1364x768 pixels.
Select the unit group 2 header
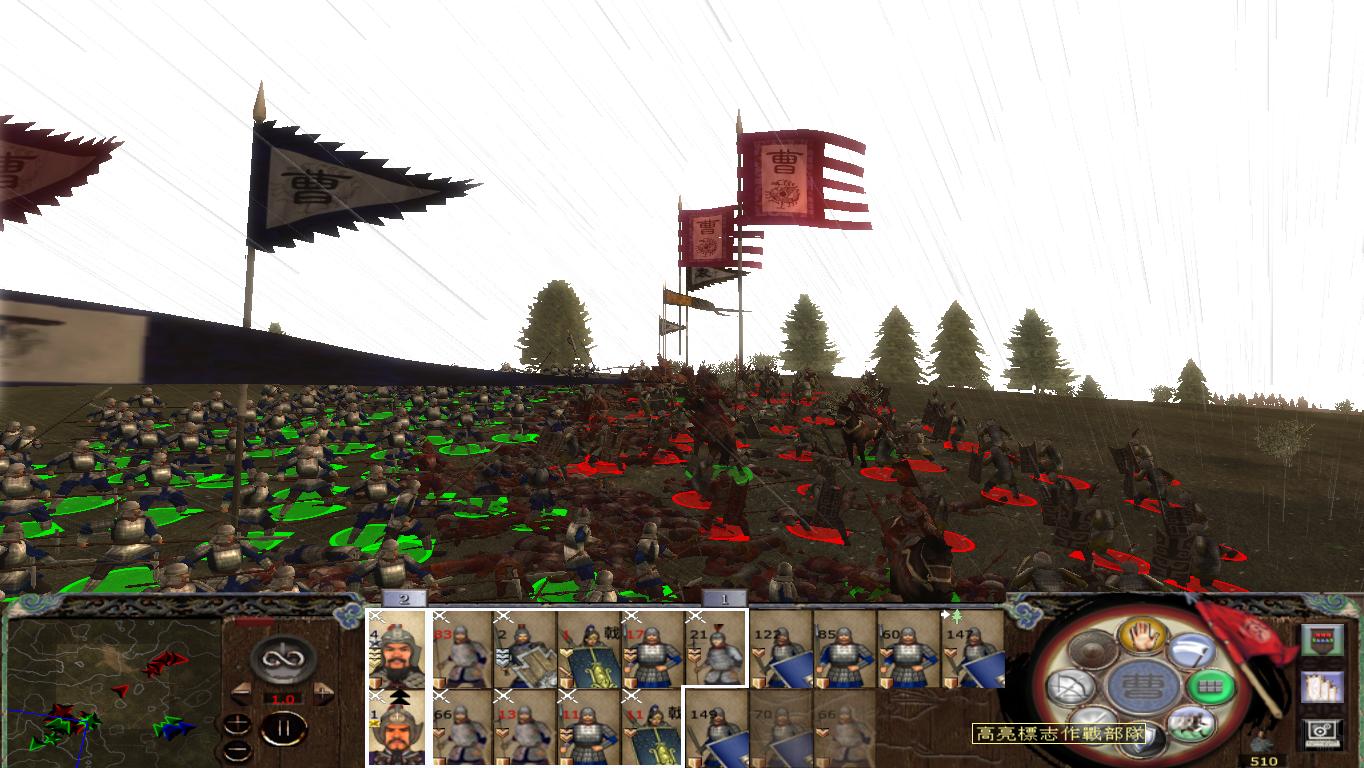[405, 598]
